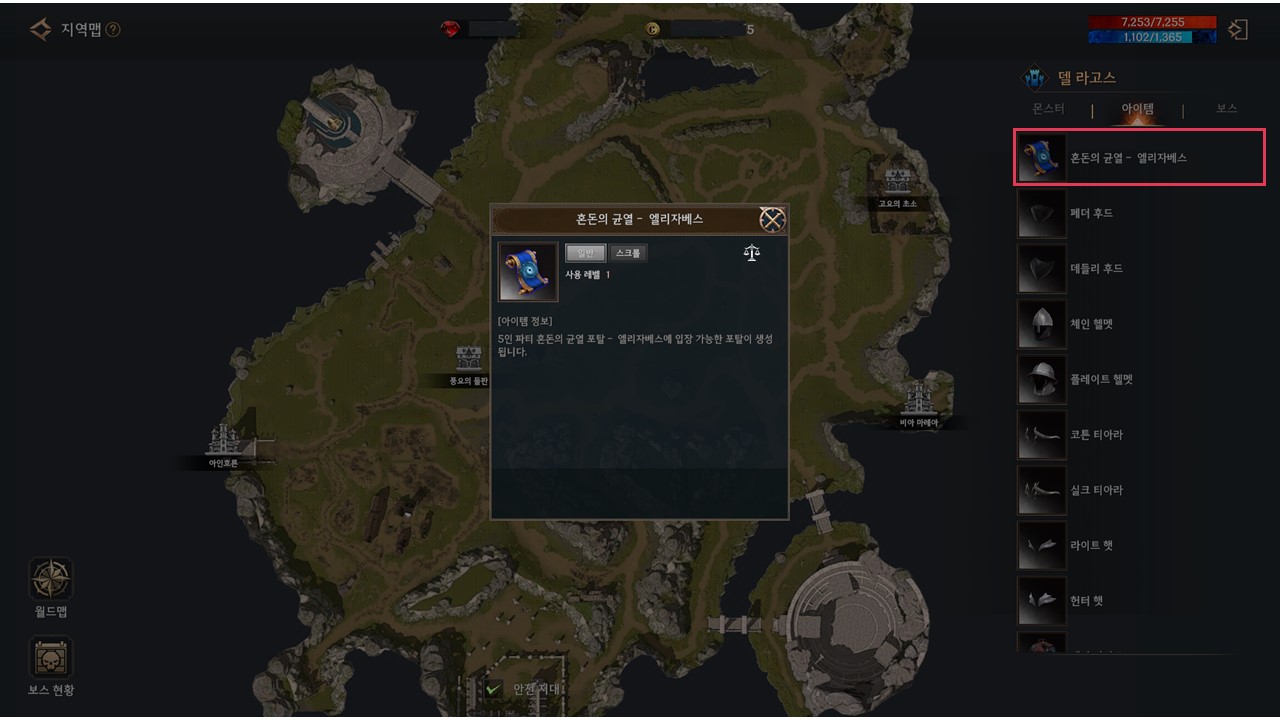Image resolution: width=1280 pixels, height=720 pixels.
Task: Select 혼돈의 균열 - 엘리자베스 list entry
Action: (x=1140, y=158)
